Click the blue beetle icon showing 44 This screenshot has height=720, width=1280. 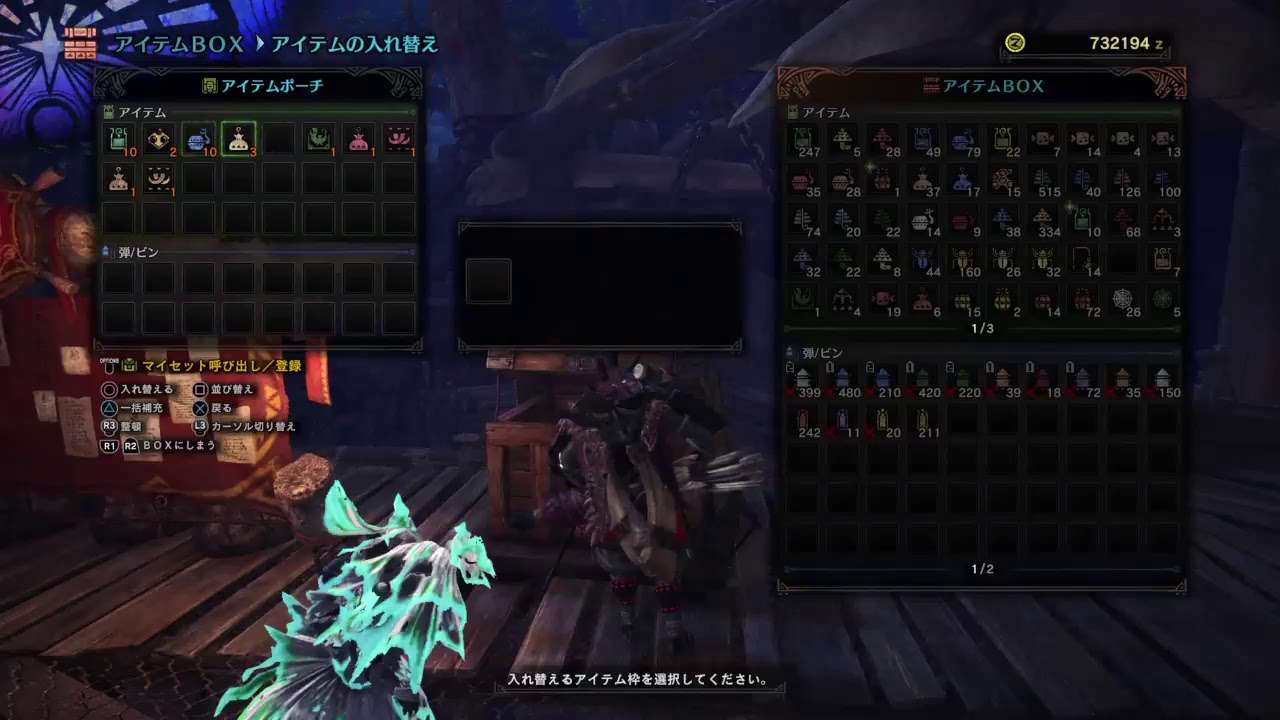[926, 260]
